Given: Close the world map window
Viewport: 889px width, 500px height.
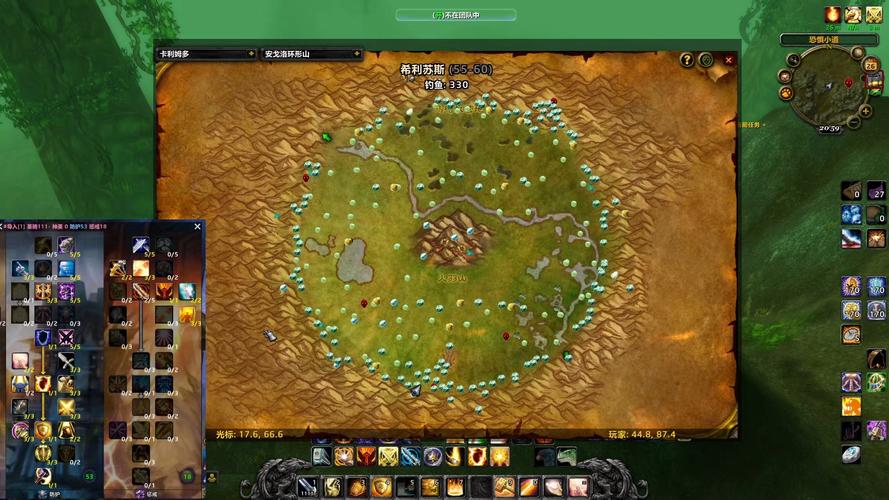Looking at the screenshot, I should (729, 60).
